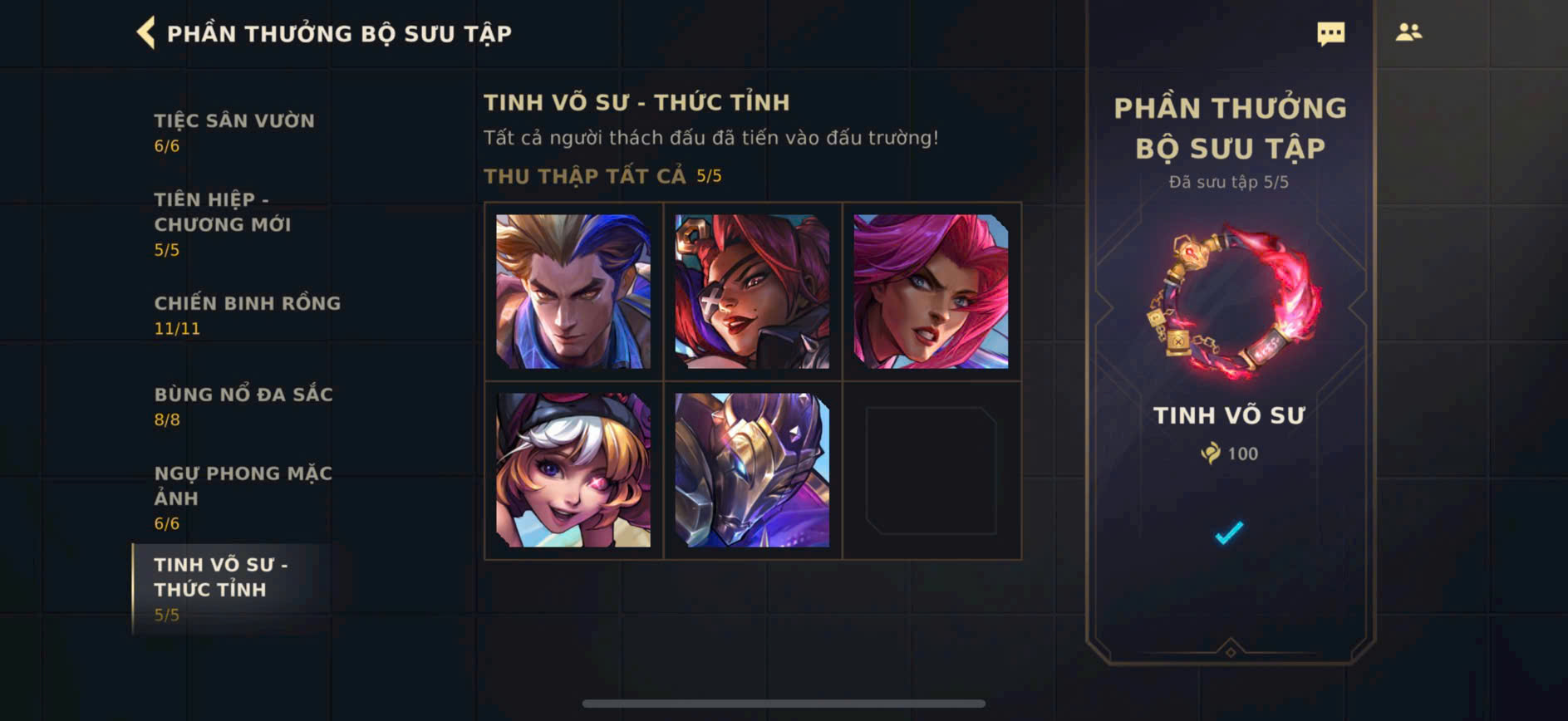
Task: Click the blue claimed checkmark
Action: pyautogui.click(x=1229, y=532)
